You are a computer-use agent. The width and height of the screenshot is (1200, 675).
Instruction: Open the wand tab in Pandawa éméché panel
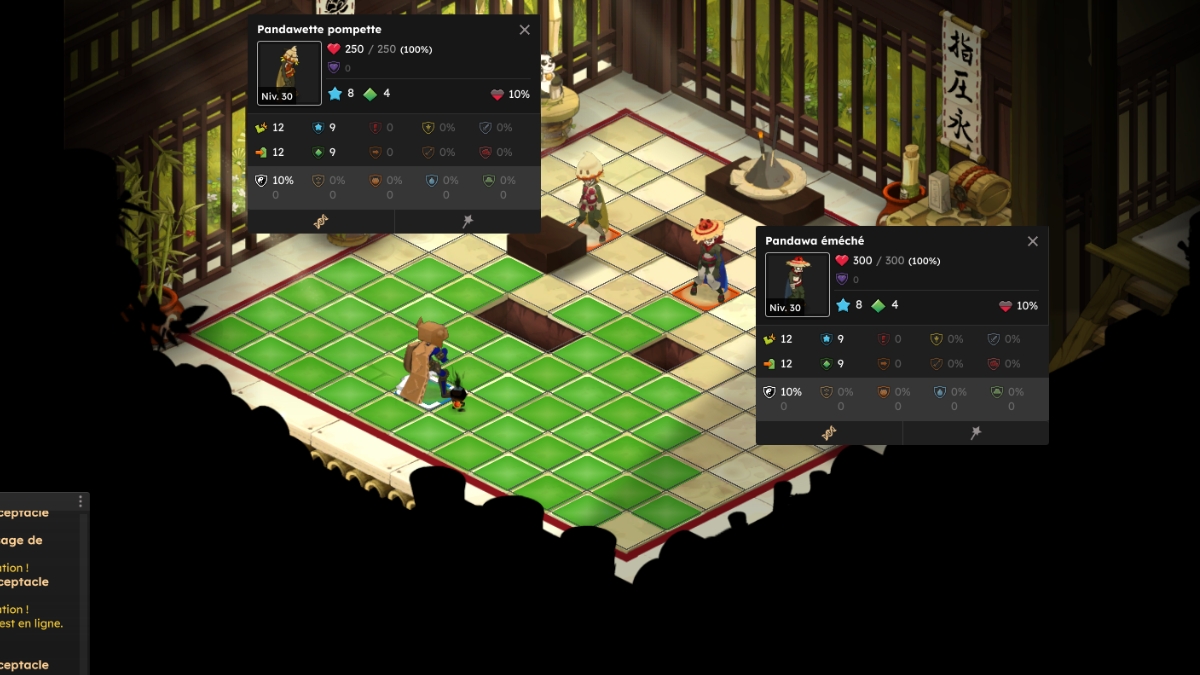click(975, 433)
